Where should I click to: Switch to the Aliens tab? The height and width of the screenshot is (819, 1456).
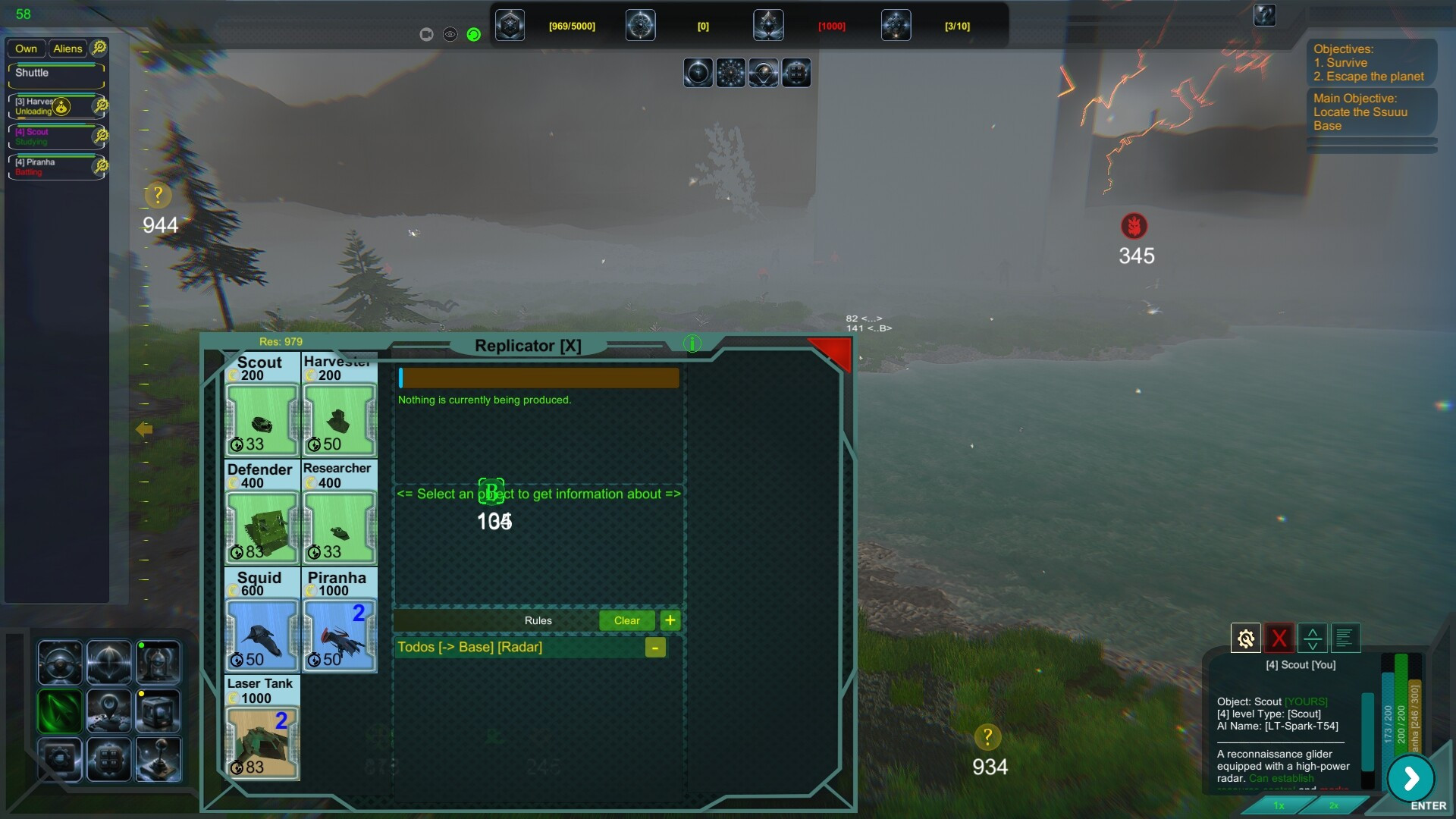pos(67,49)
